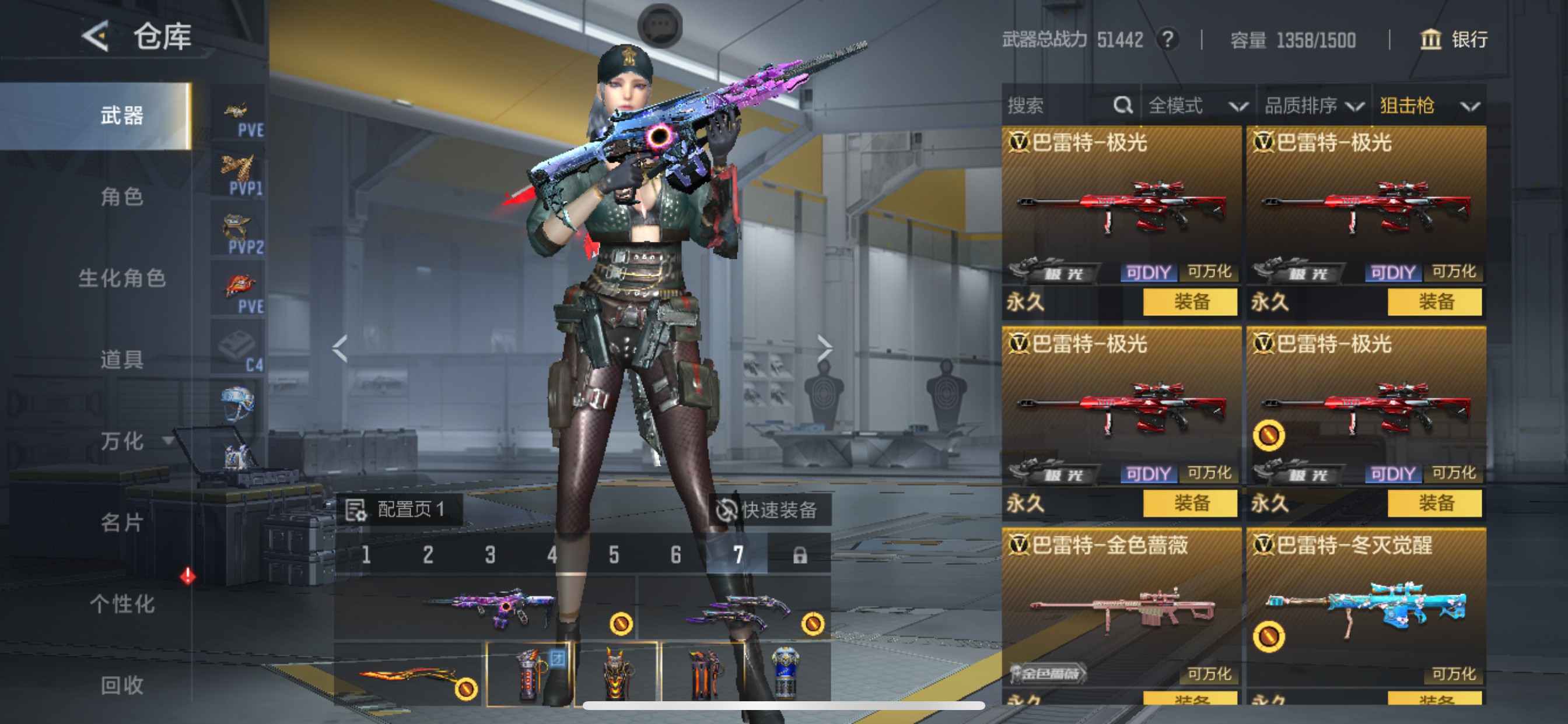Go back from the 仓库 screen
The height and width of the screenshot is (724, 1568).
point(96,37)
